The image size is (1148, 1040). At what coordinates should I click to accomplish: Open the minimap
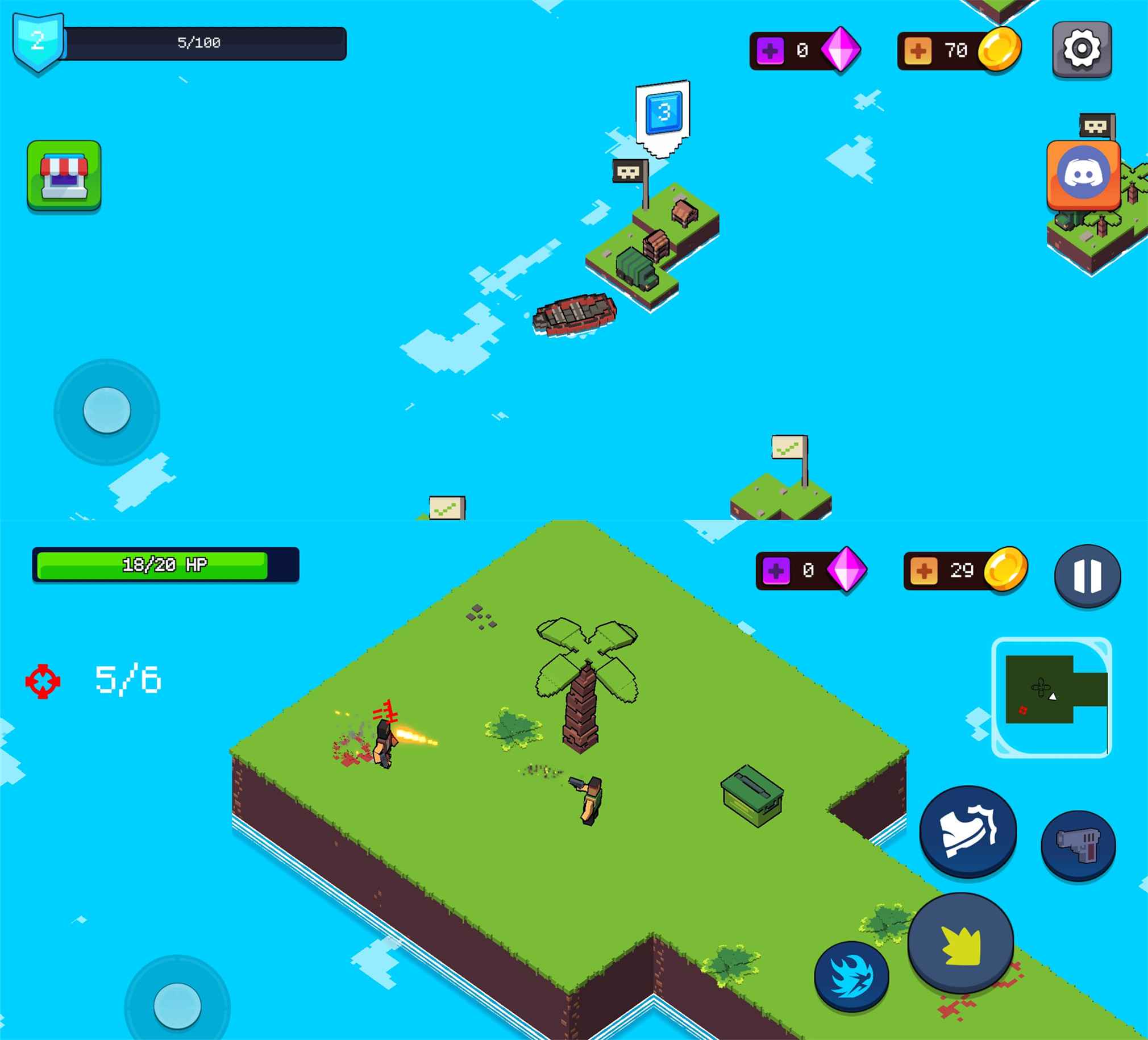(x=1051, y=697)
